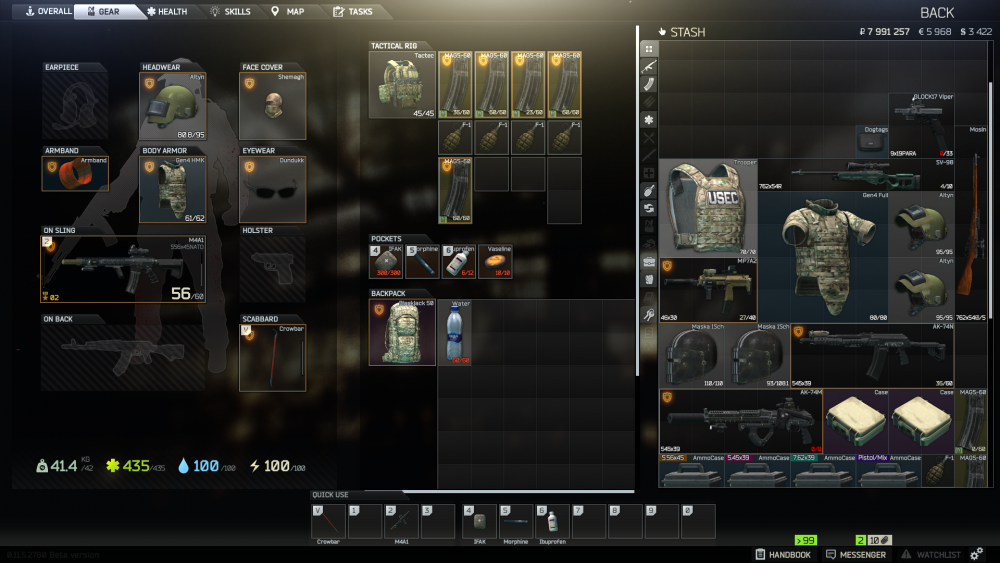Viewport: 1000px width, 563px height.
Task: Select the Vaseline in pockets
Action: [495, 261]
